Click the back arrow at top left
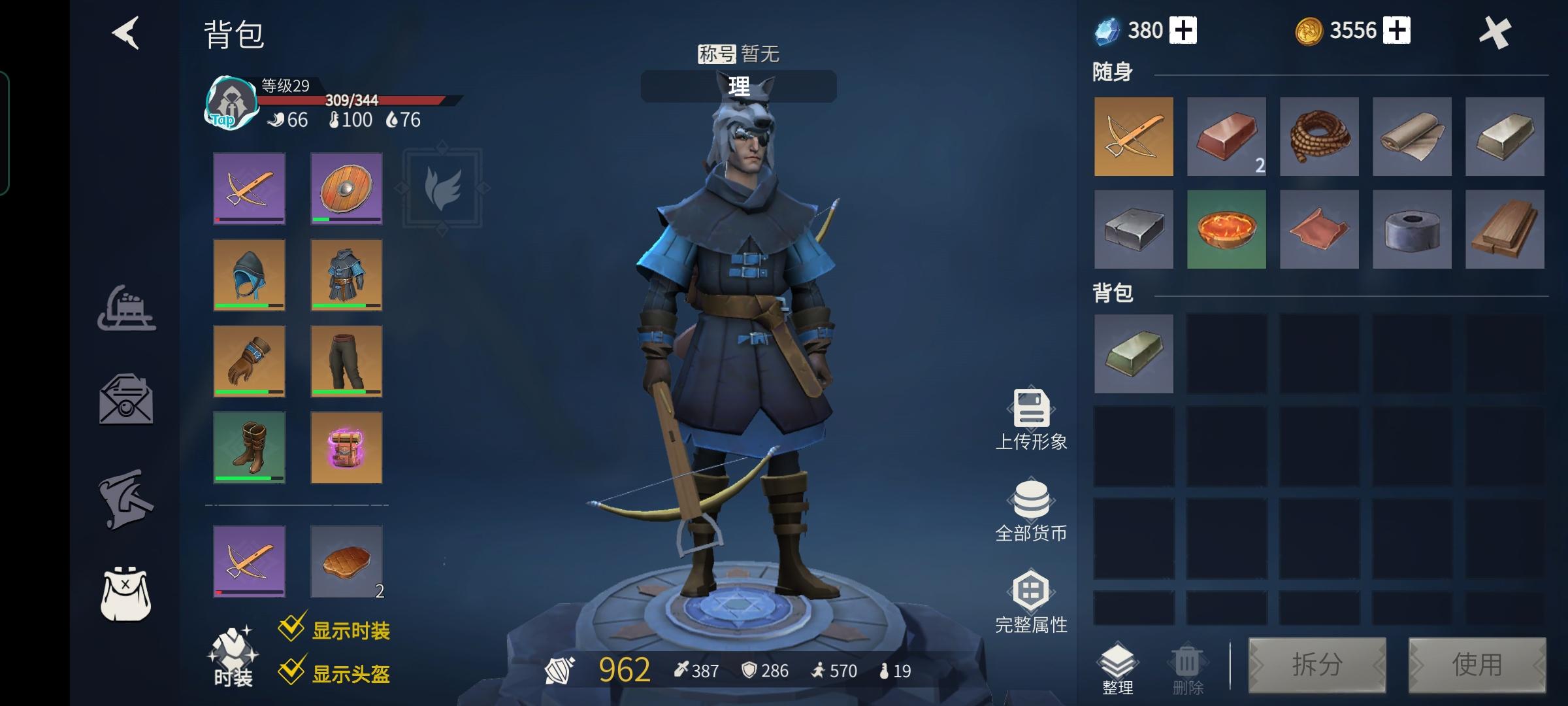 point(126,34)
